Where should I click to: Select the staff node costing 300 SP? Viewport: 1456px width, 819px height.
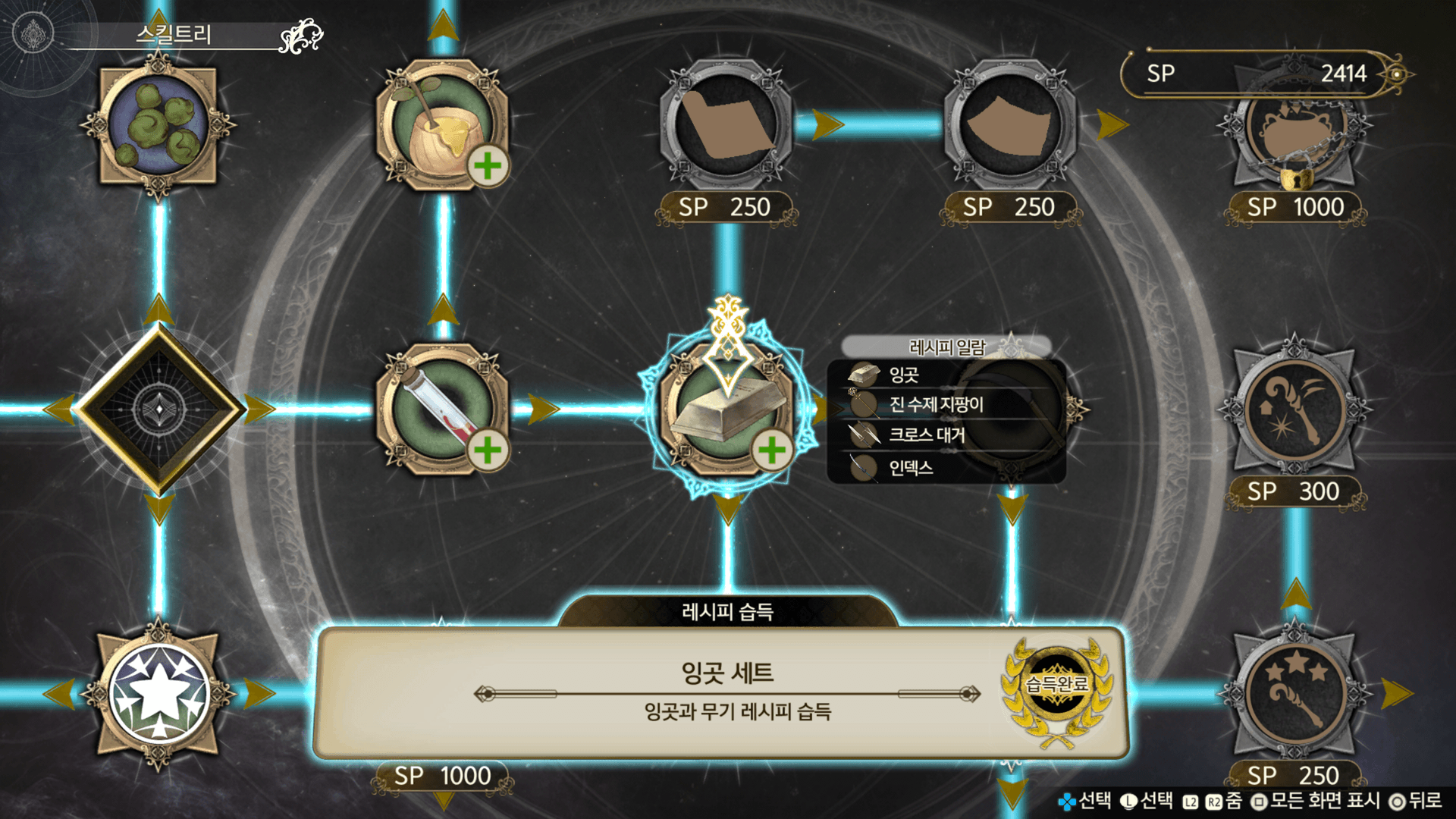[x=1295, y=409]
